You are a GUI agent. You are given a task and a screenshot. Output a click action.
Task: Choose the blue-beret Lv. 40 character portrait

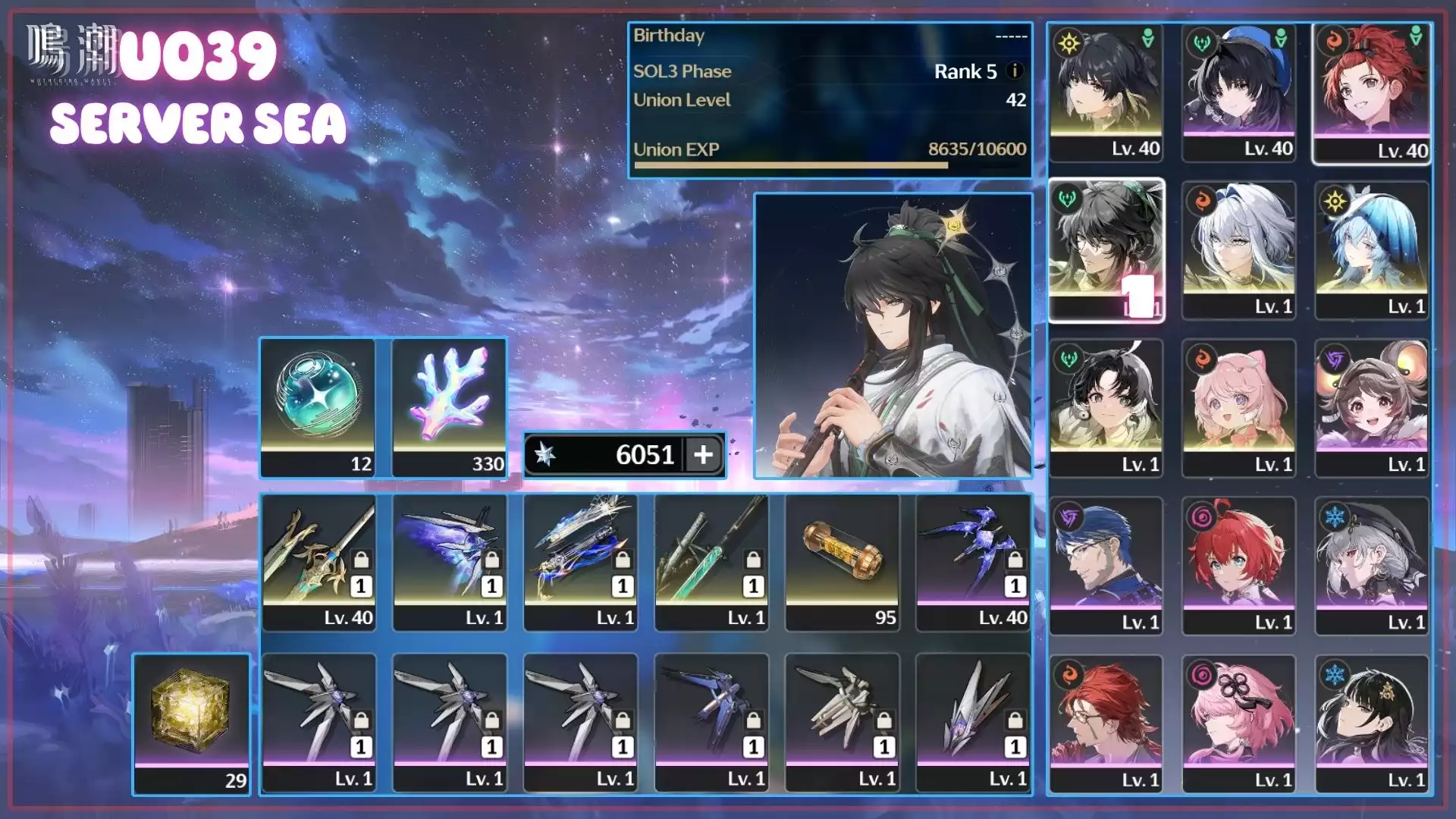[1238, 93]
